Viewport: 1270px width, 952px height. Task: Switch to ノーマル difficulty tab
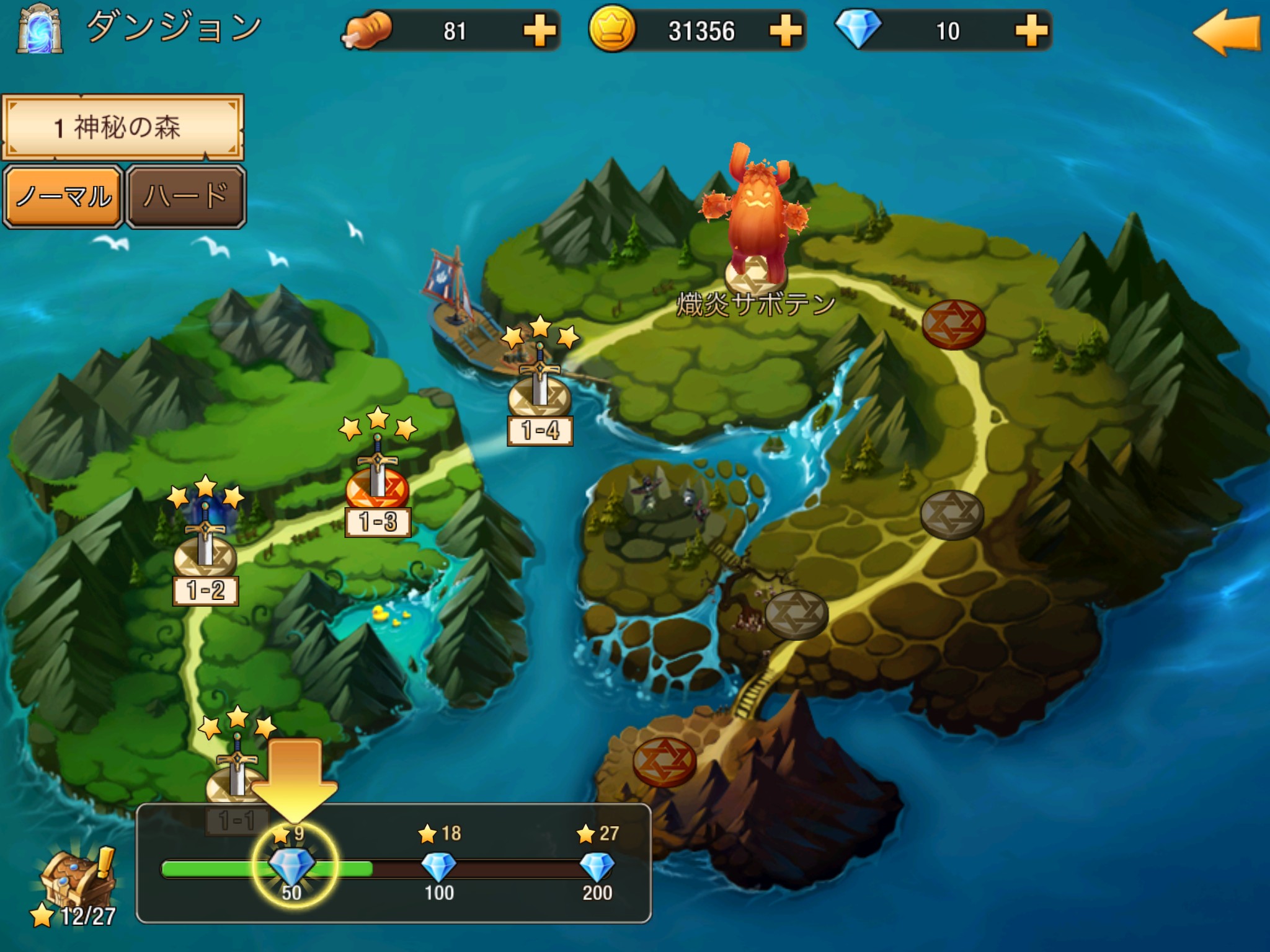63,196
